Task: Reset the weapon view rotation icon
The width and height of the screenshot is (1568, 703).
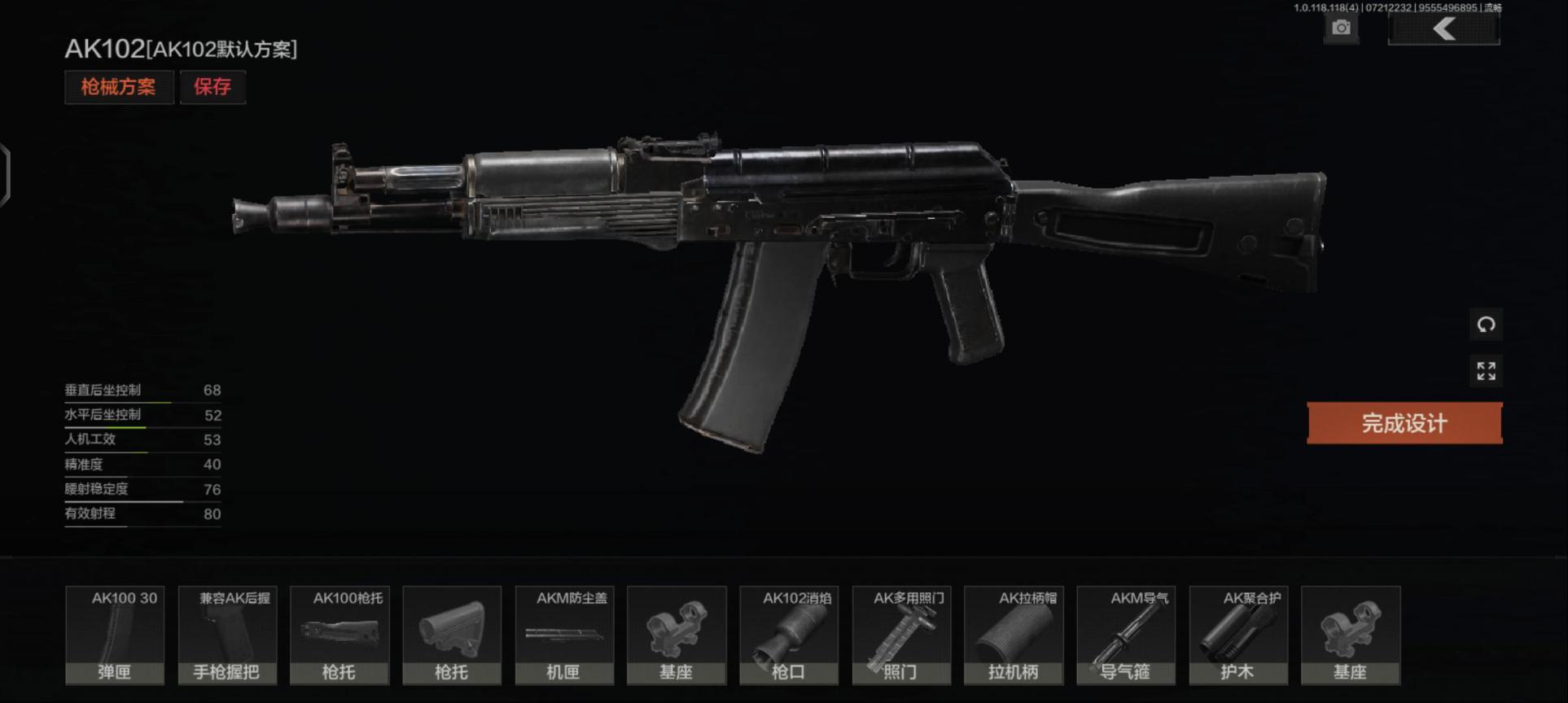Action: pyautogui.click(x=1486, y=325)
